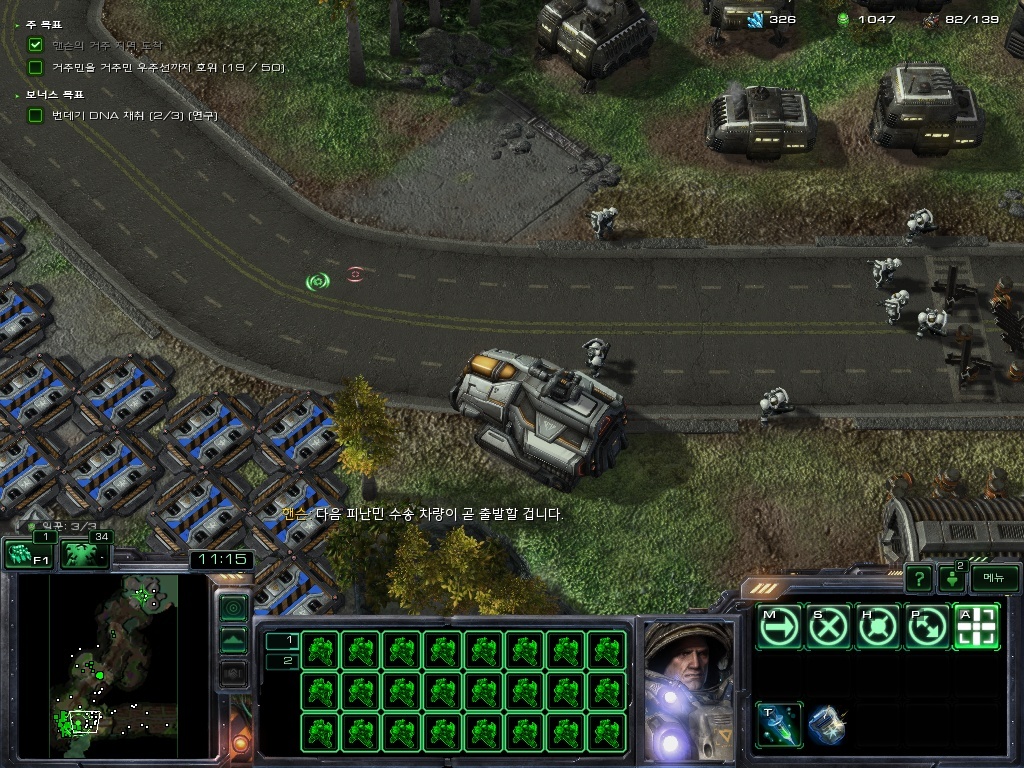Click the green down-arrow button beside 메뉴
This screenshot has height=768, width=1024.
(951, 579)
